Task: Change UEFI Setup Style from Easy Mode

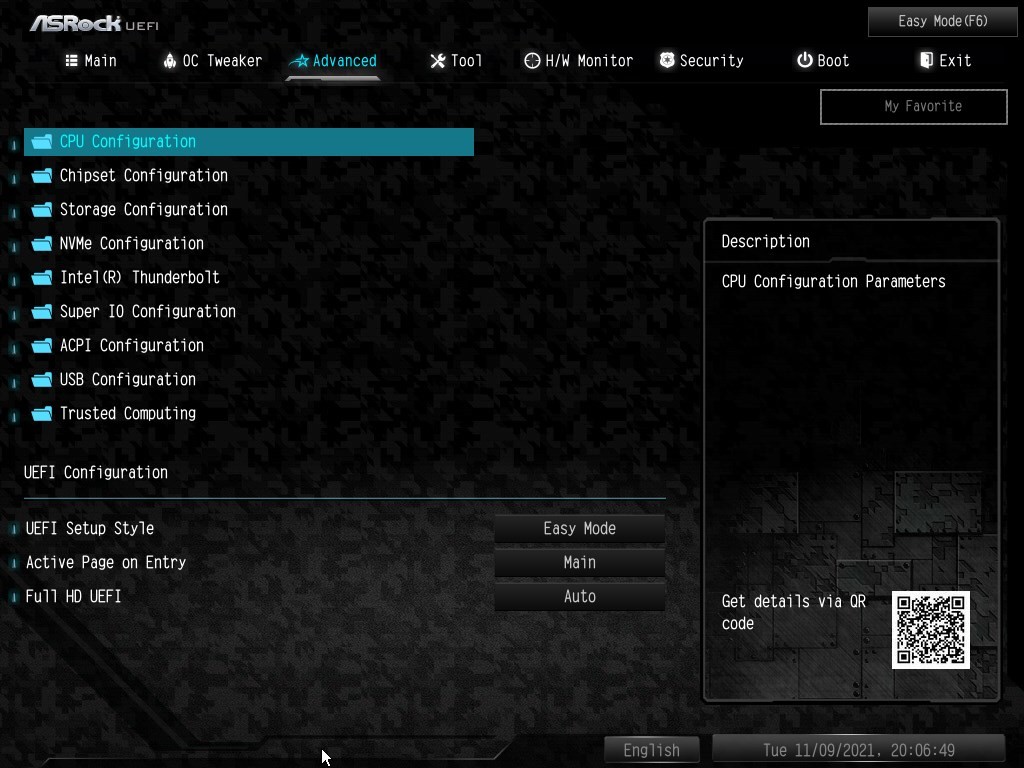Action: 580,529
